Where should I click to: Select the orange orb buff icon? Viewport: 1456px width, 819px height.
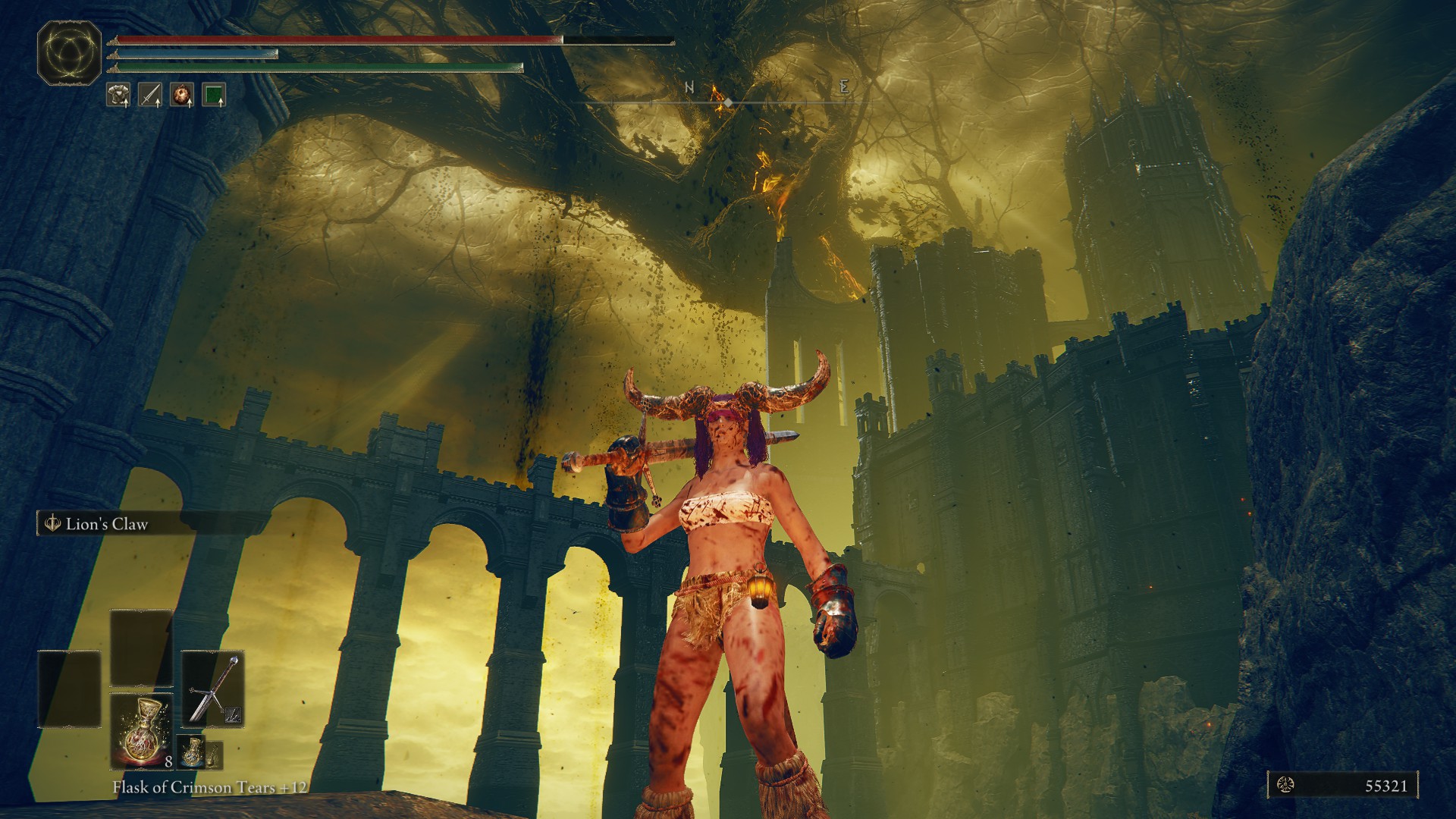point(182,95)
